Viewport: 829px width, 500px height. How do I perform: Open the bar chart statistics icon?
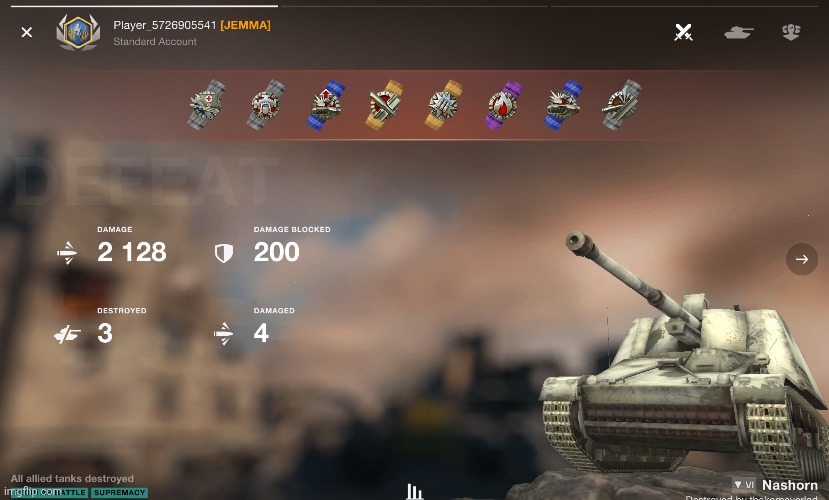click(x=414, y=491)
